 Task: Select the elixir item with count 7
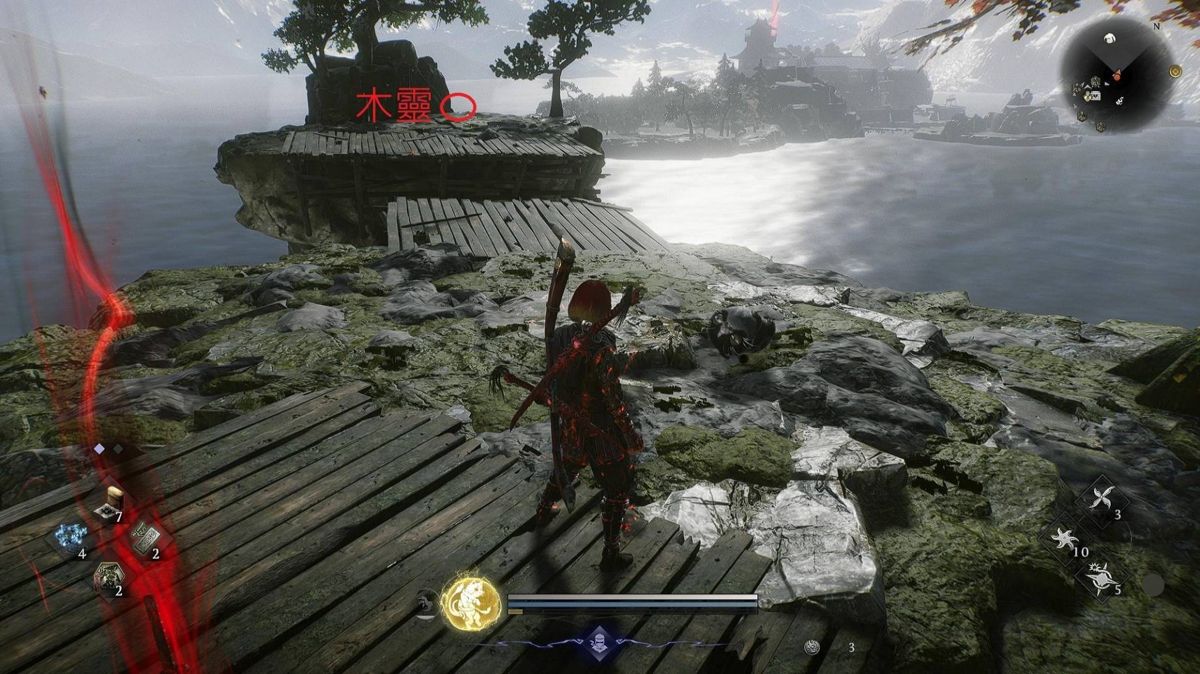(110, 506)
